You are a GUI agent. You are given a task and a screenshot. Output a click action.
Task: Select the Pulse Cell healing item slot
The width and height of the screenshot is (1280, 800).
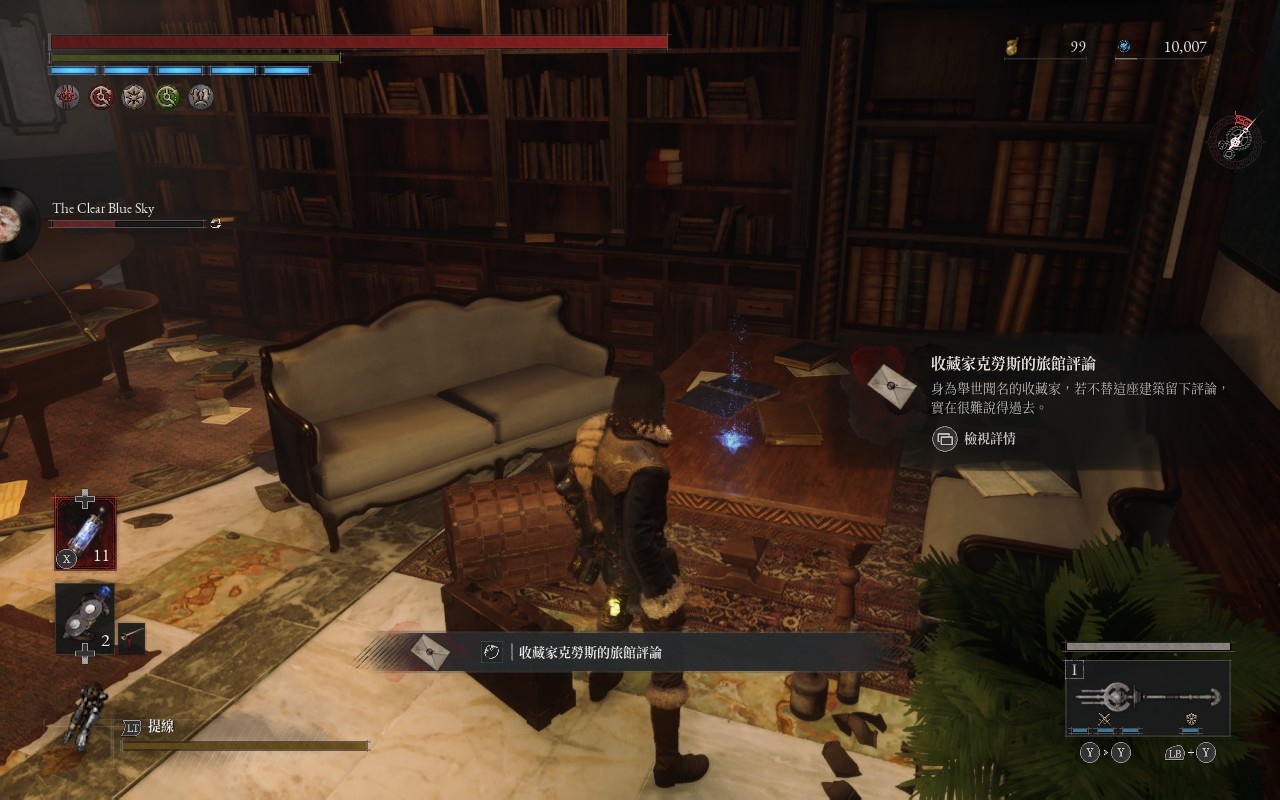85,533
